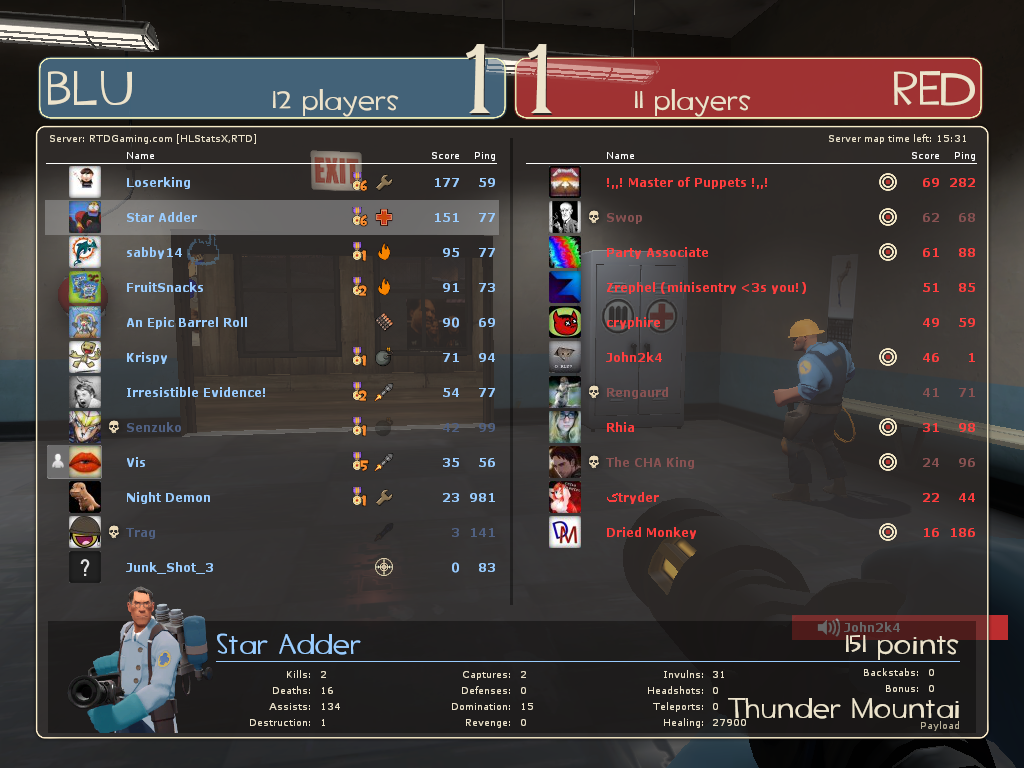Image resolution: width=1024 pixels, height=768 pixels.
Task: Pick Rhia in the RED list
Action: point(621,428)
